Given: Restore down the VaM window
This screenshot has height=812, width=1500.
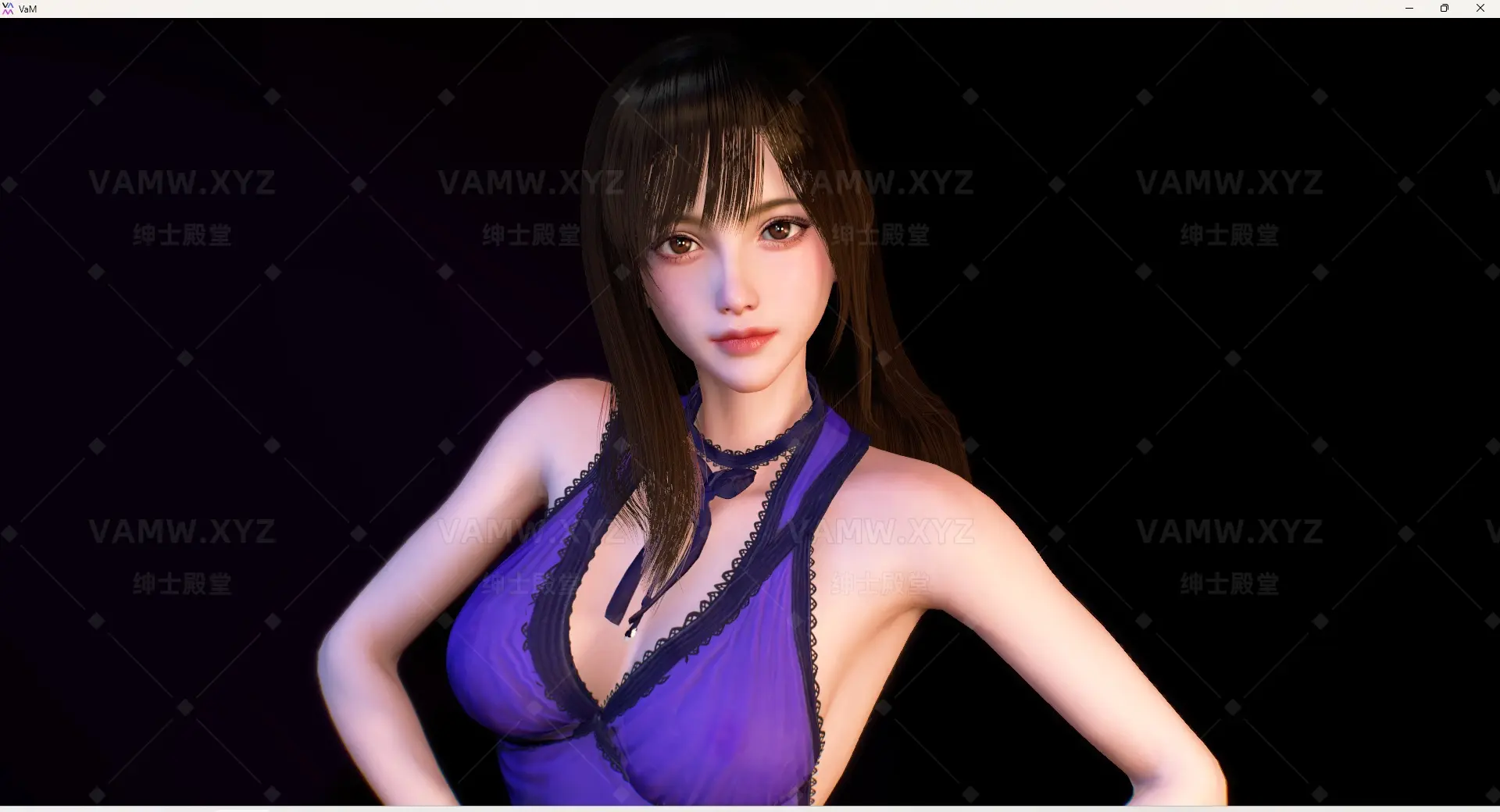Looking at the screenshot, I should 1445,9.
